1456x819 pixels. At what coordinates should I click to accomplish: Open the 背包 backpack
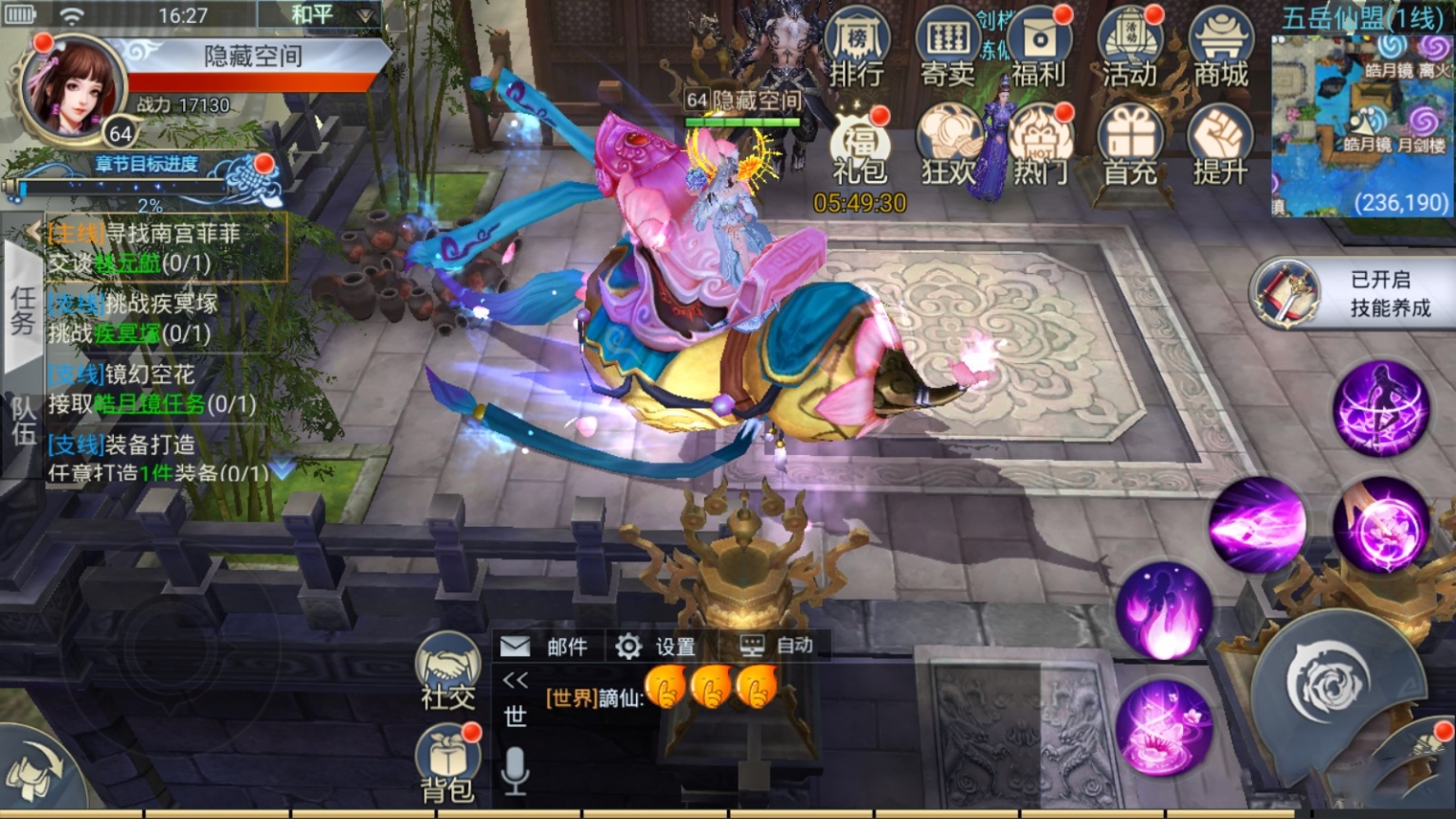pos(447,764)
